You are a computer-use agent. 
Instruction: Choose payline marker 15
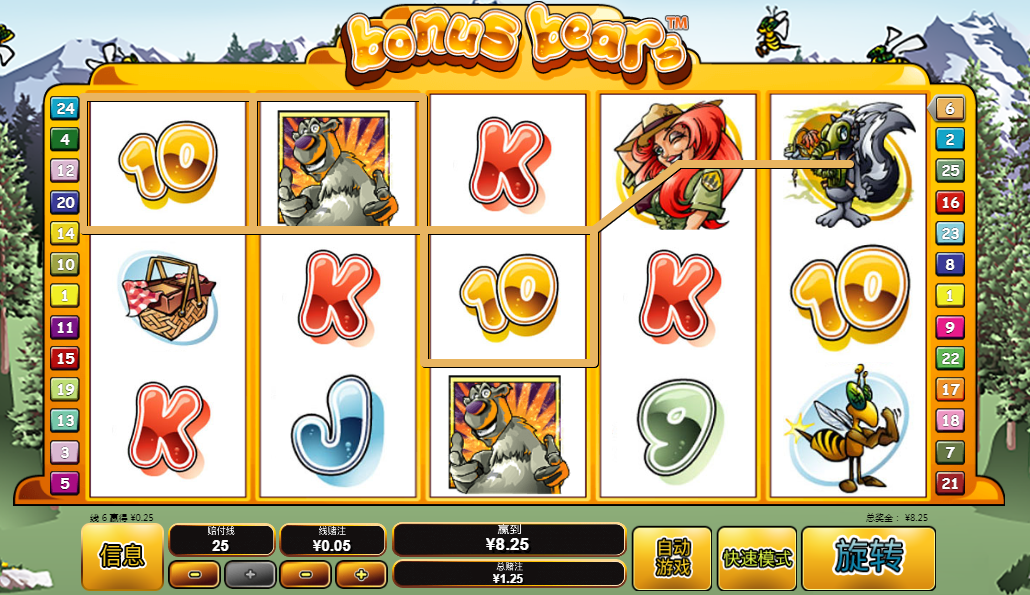[x=65, y=358]
